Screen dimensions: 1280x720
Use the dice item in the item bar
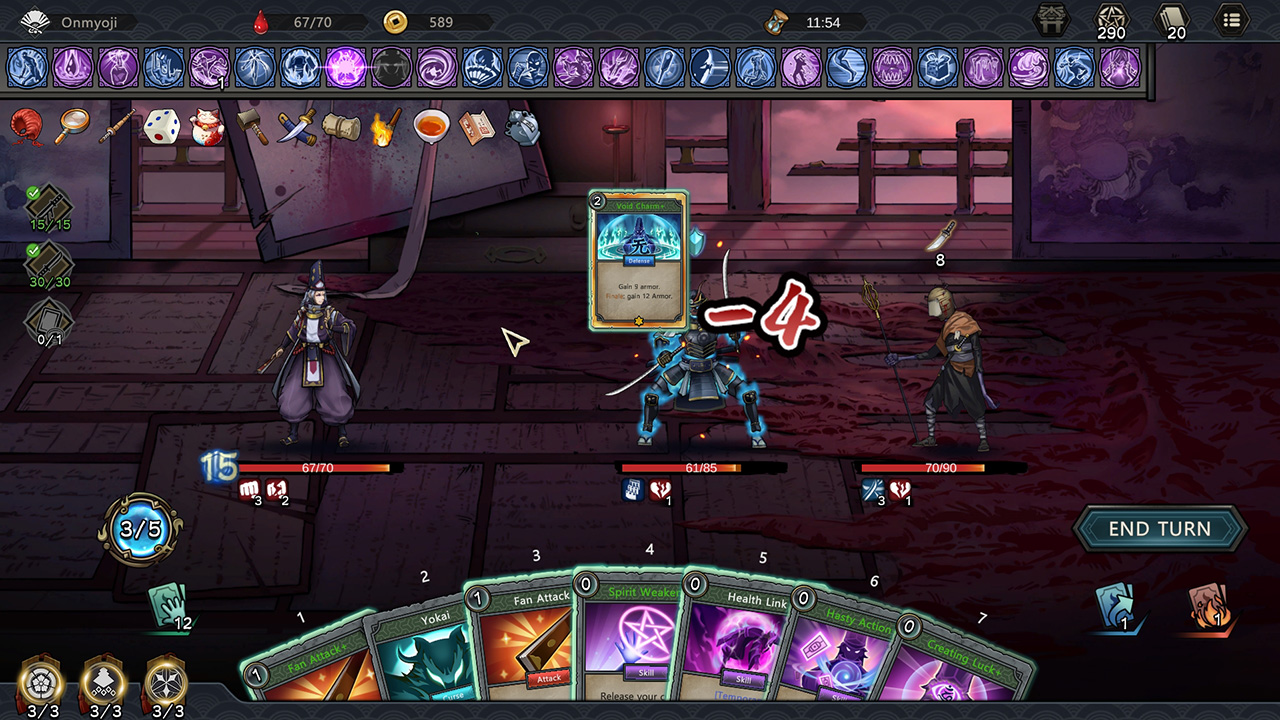tap(163, 125)
